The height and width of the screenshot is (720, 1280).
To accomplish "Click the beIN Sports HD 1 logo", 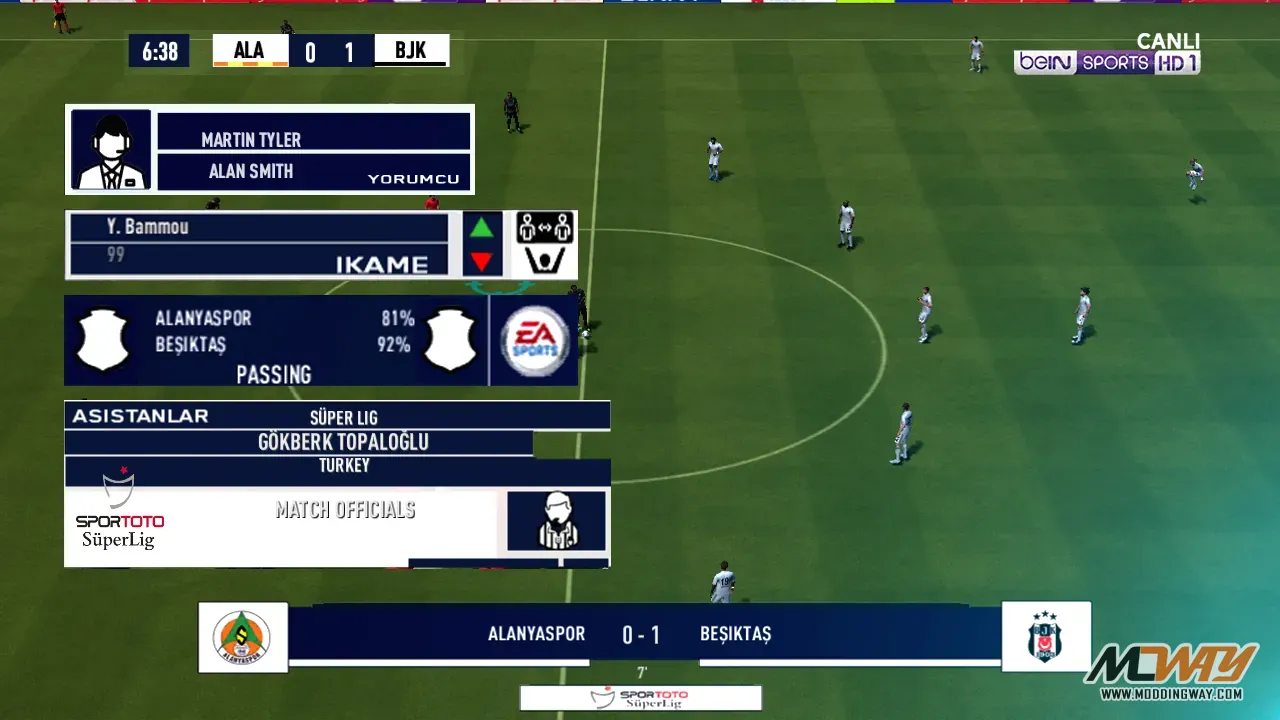I will pos(1107,62).
